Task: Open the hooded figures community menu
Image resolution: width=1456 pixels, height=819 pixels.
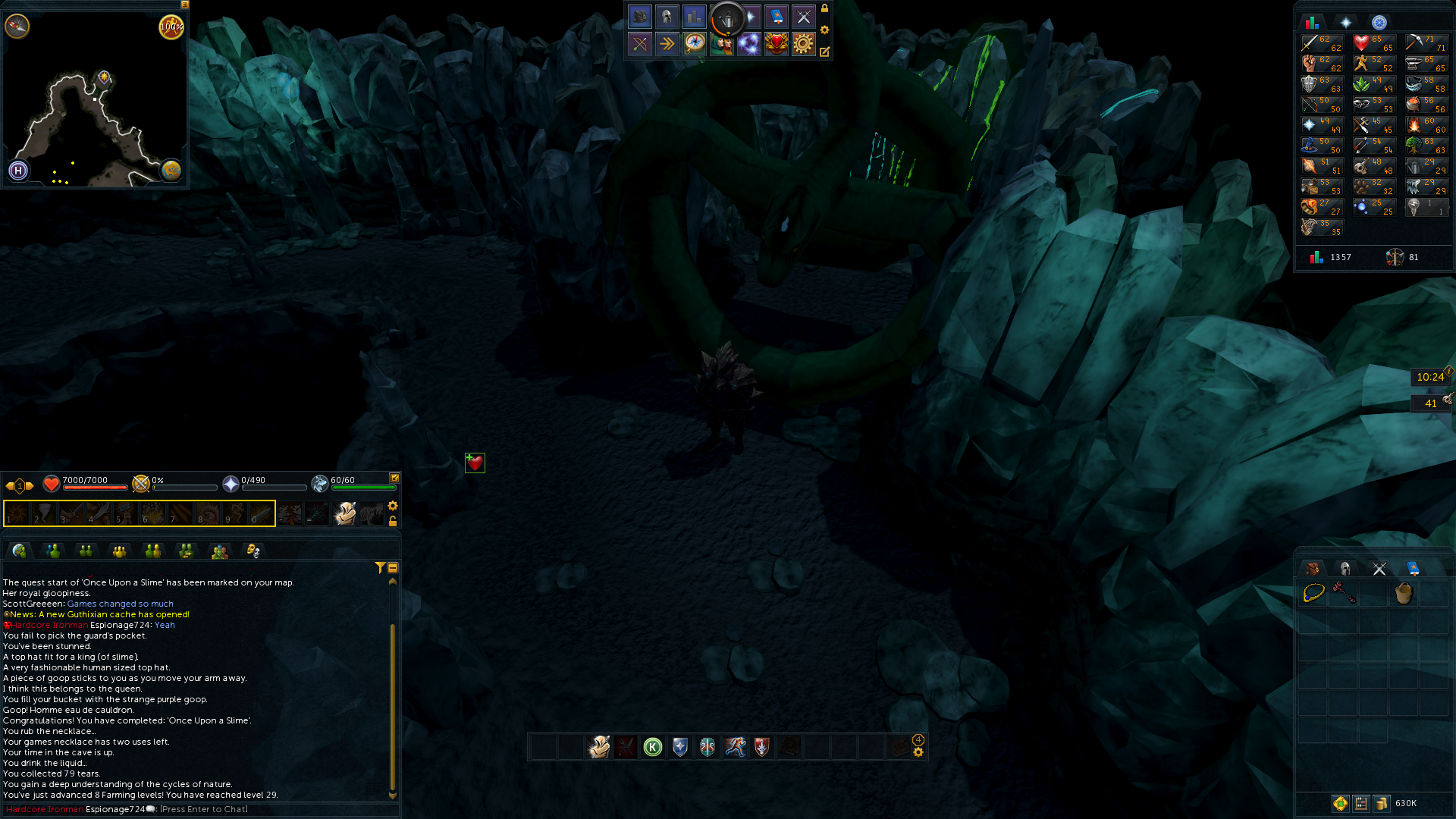Action: pyautogui.click(x=722, y=44)
